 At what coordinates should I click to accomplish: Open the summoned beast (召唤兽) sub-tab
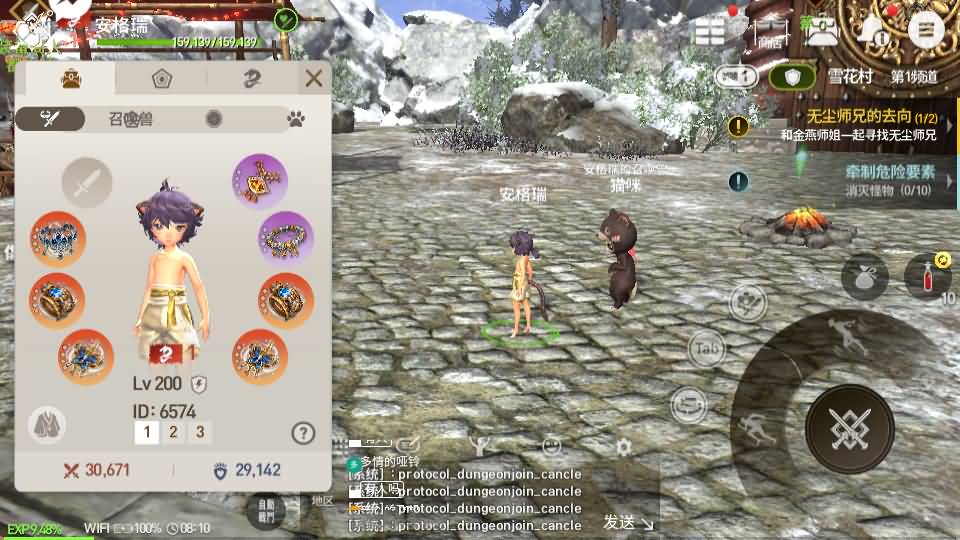[x=131, y=119]
